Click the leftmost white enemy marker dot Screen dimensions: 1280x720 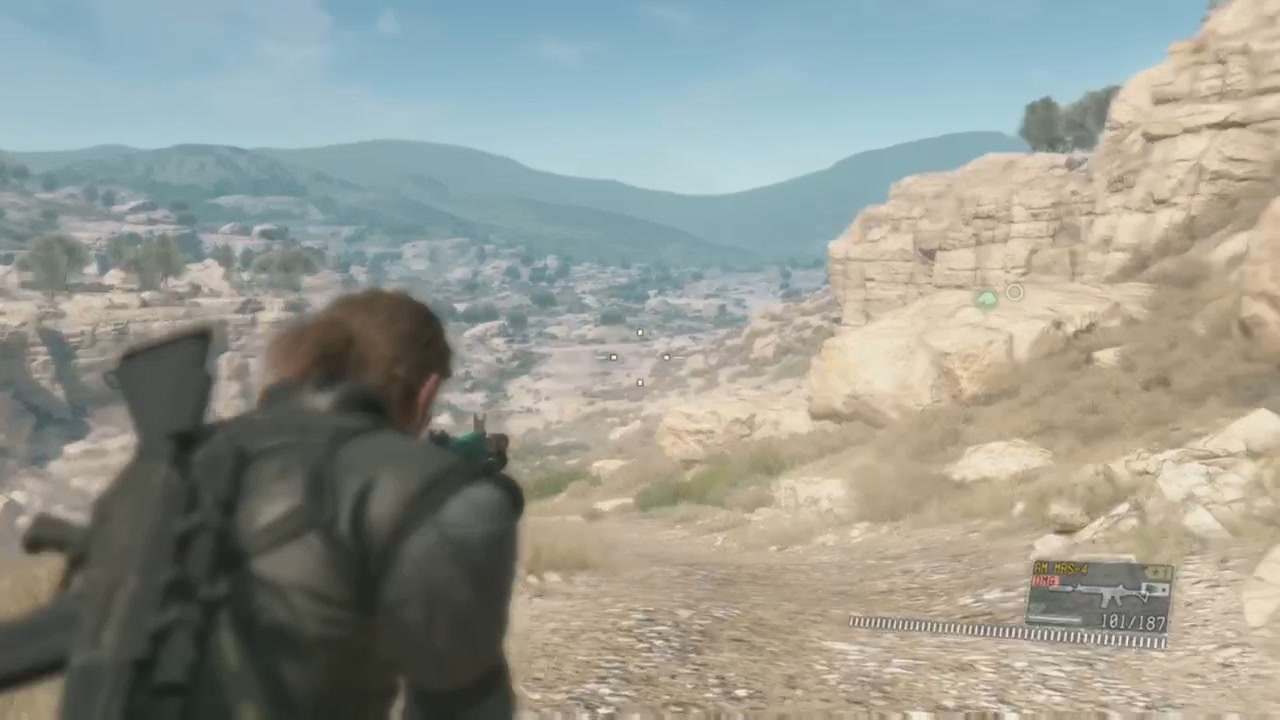point(613,357)
